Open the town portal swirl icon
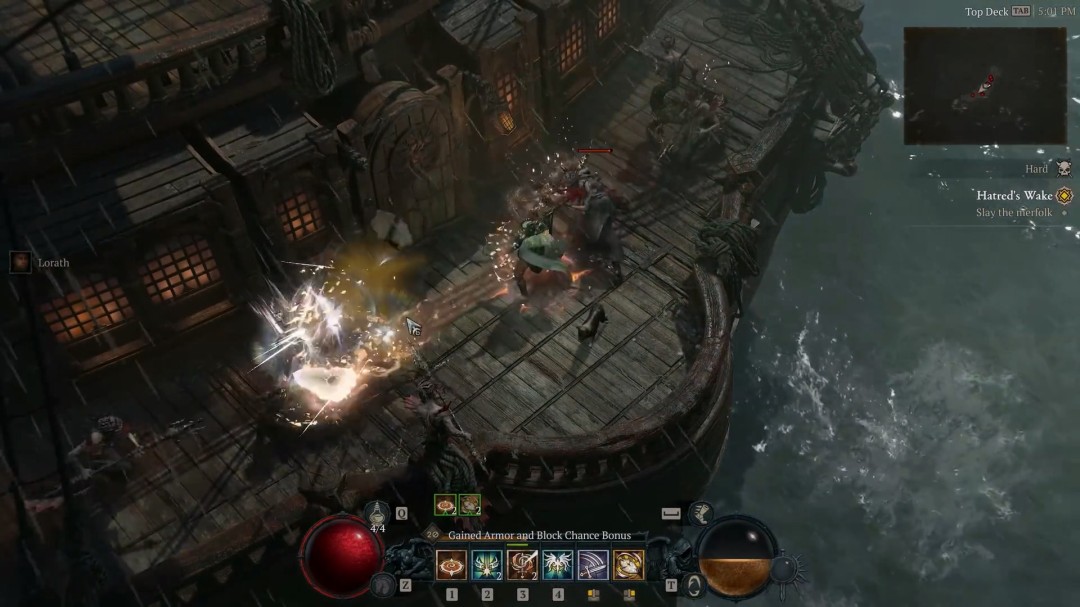This screenshot has width=1080, height=607. tap(690, 585)
